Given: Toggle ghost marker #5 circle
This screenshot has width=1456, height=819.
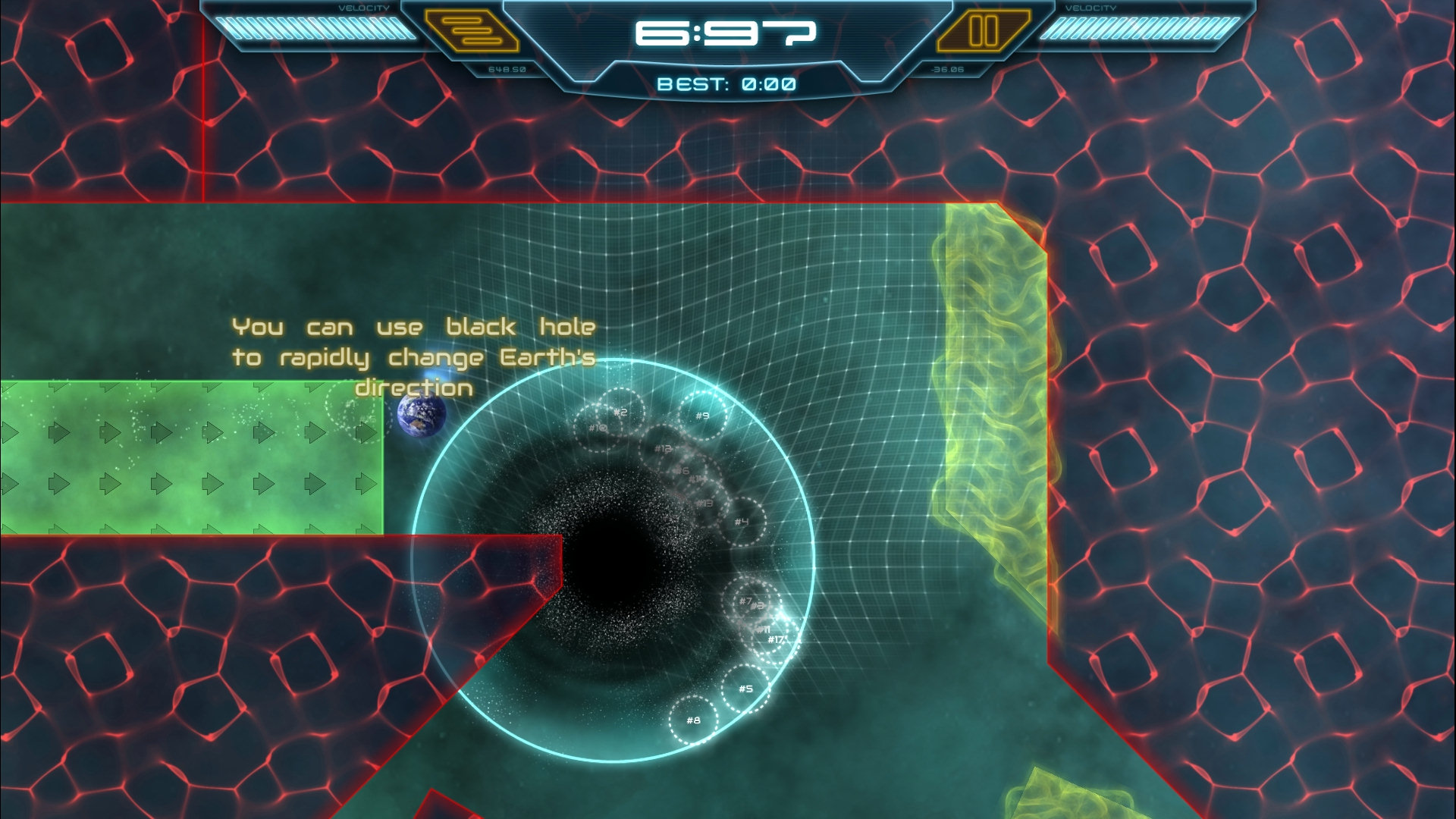Looking at the screenshot, I should 746,688.
